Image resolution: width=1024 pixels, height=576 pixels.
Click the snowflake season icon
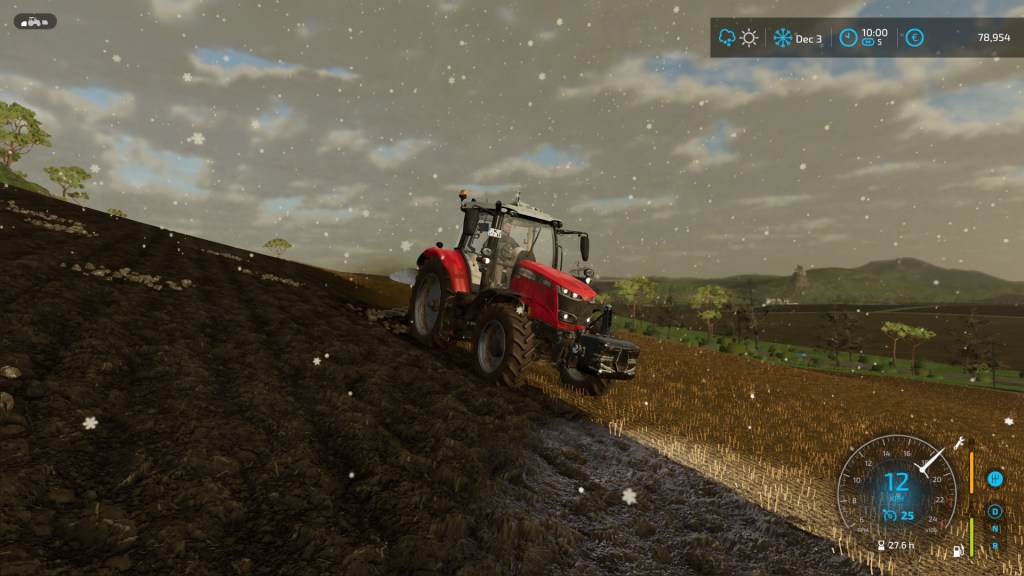pyautogui.click(x=782, y=38)
